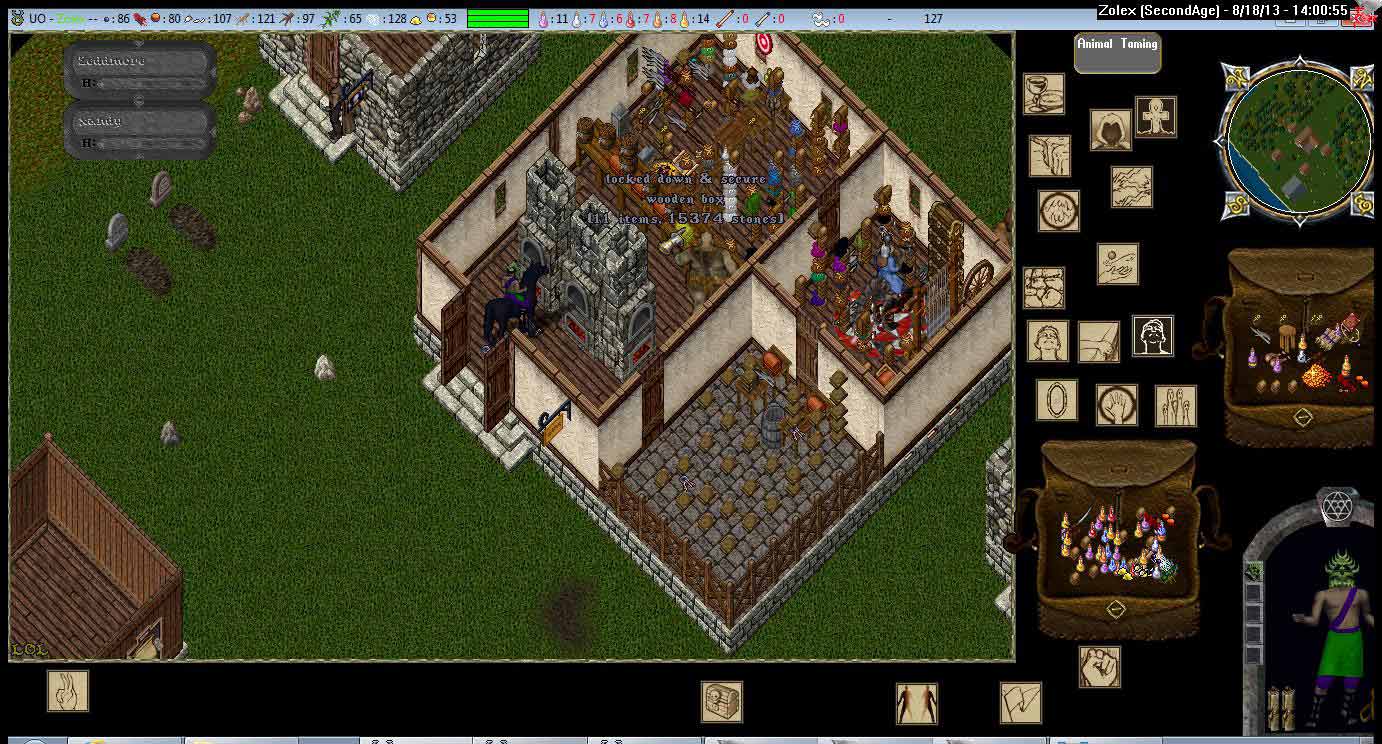1382x744 pixels.
Task: Cast the ankh cross spell icon
Action: (1156, 117)
